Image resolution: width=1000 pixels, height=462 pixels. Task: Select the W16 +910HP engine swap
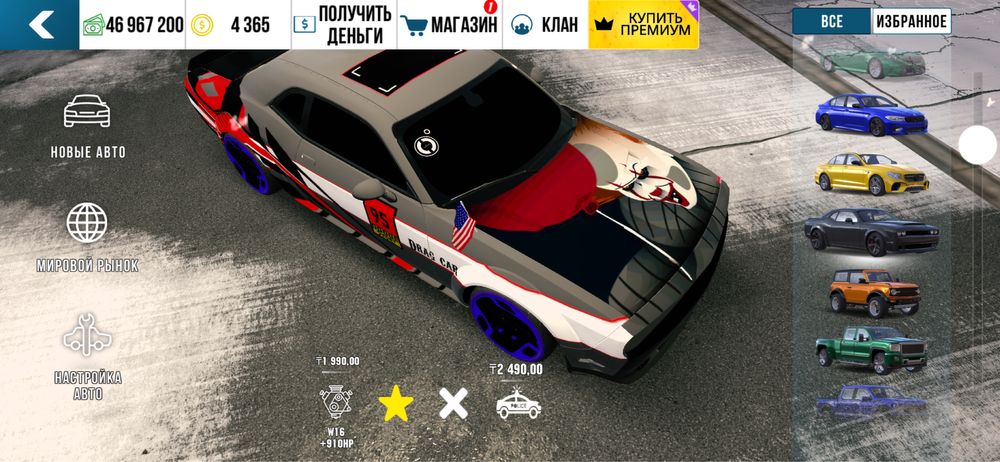click(335, 403)
